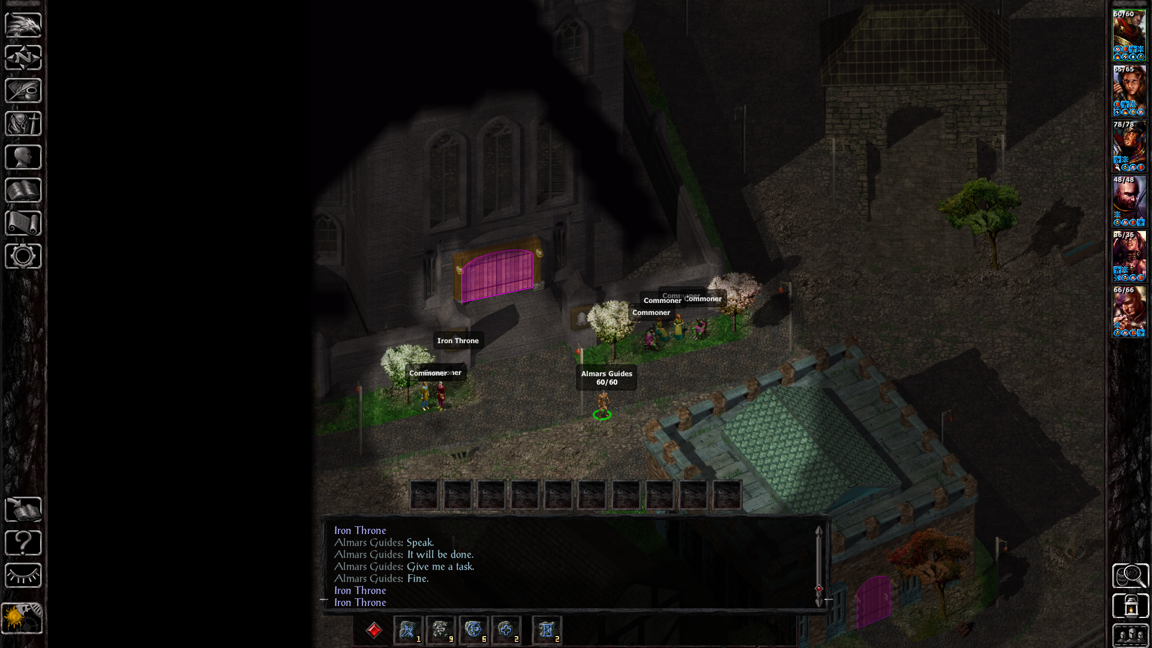Select the party portrait showing 48/48 HP
Image resolution: width=1152 pixels, height=648 pixels.
coord(1129,201)
